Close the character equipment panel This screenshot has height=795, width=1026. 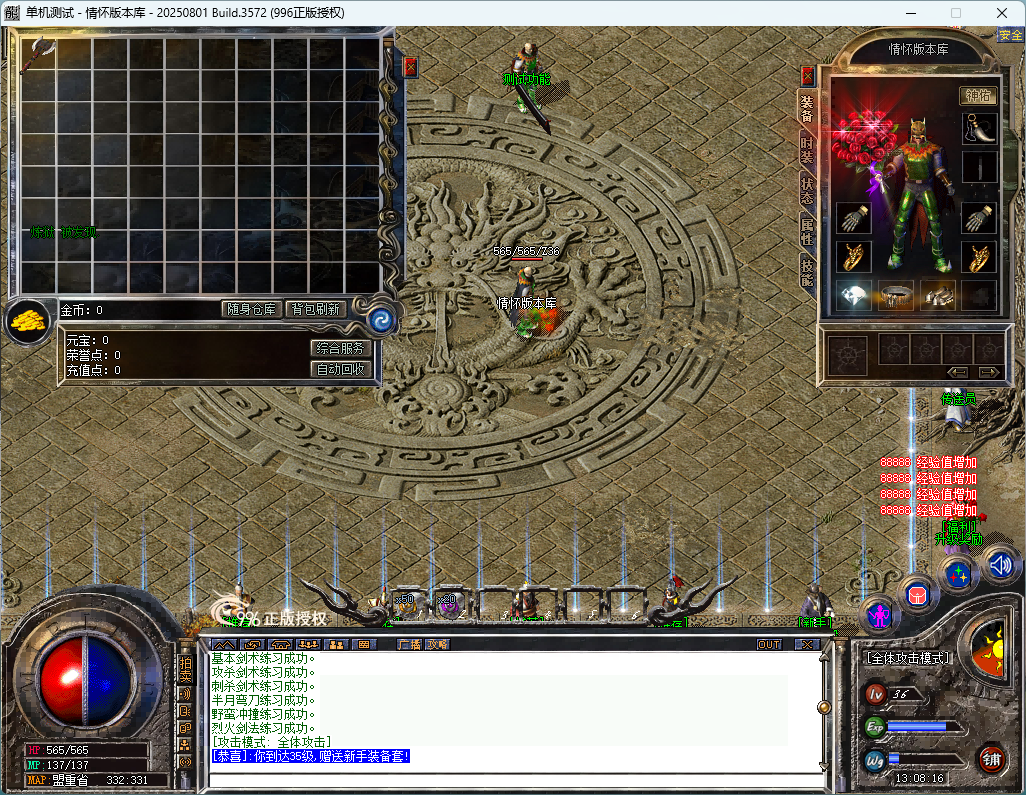808,75
